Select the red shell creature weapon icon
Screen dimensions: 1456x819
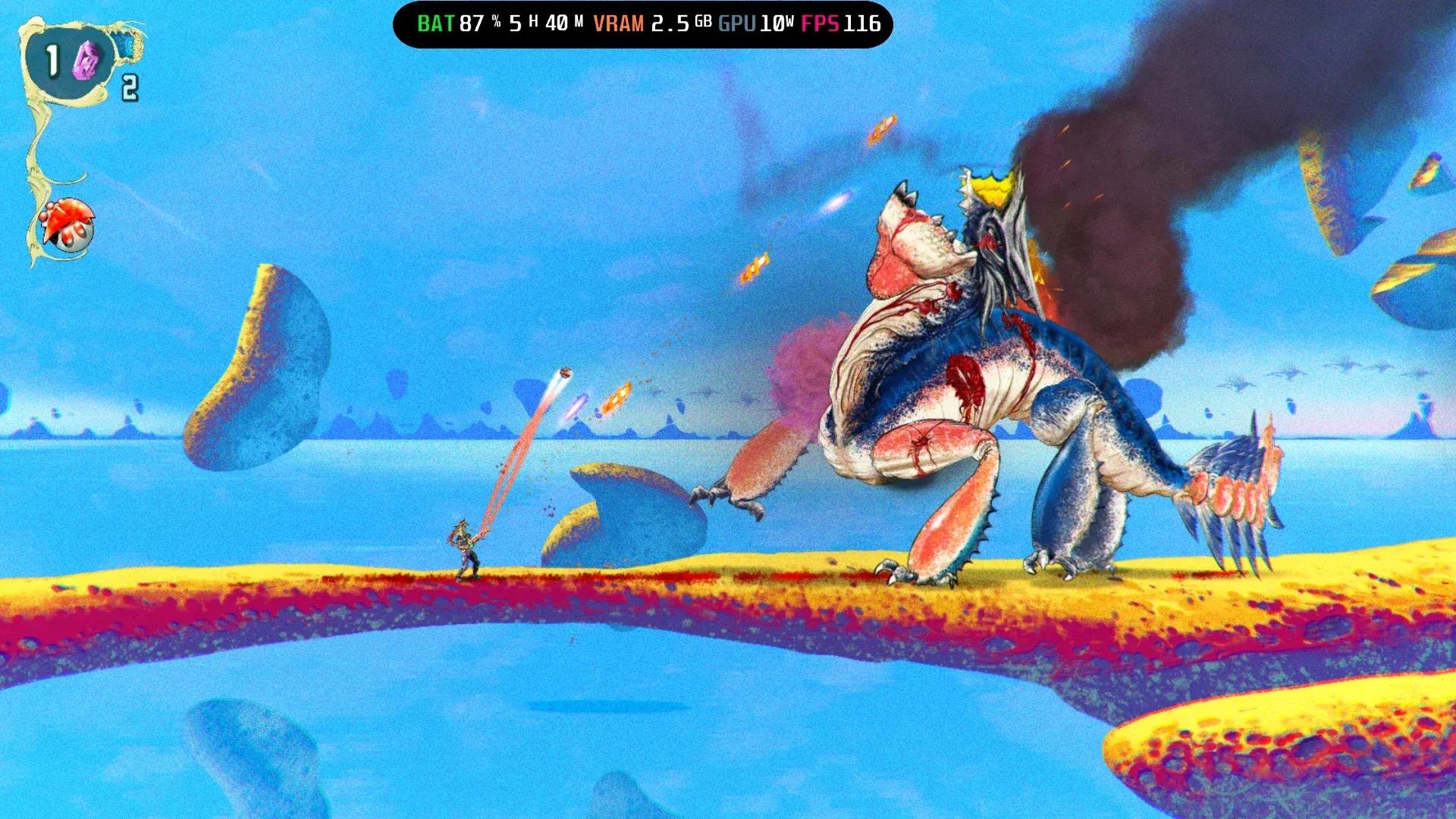click(x=67, y=223)
